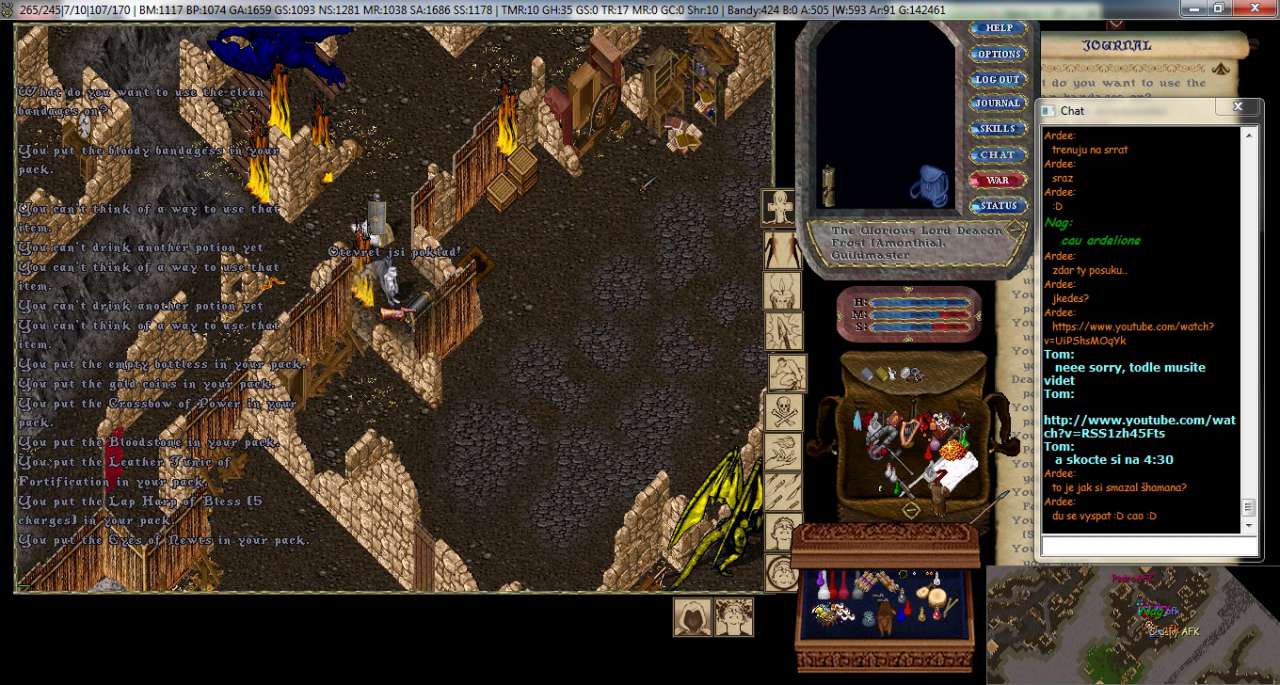
Task: Open the blue backpack on the paperdoll
Action: pos(929,186)
